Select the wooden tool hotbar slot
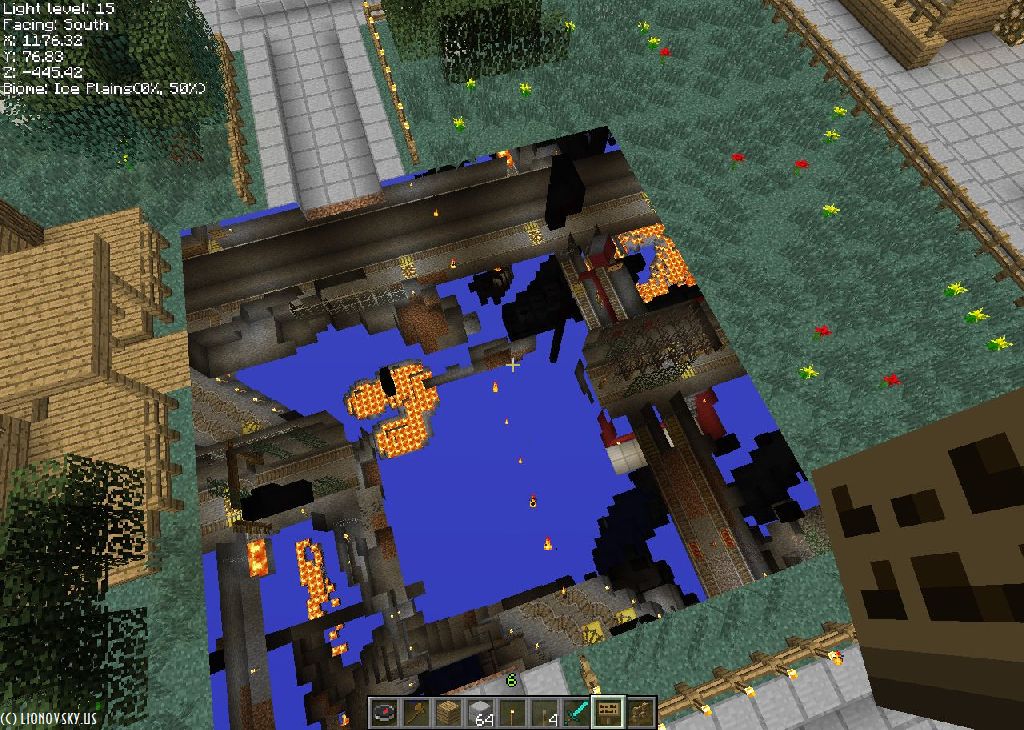The width and height of the screenshot is (1024, 730). (417, 713)
